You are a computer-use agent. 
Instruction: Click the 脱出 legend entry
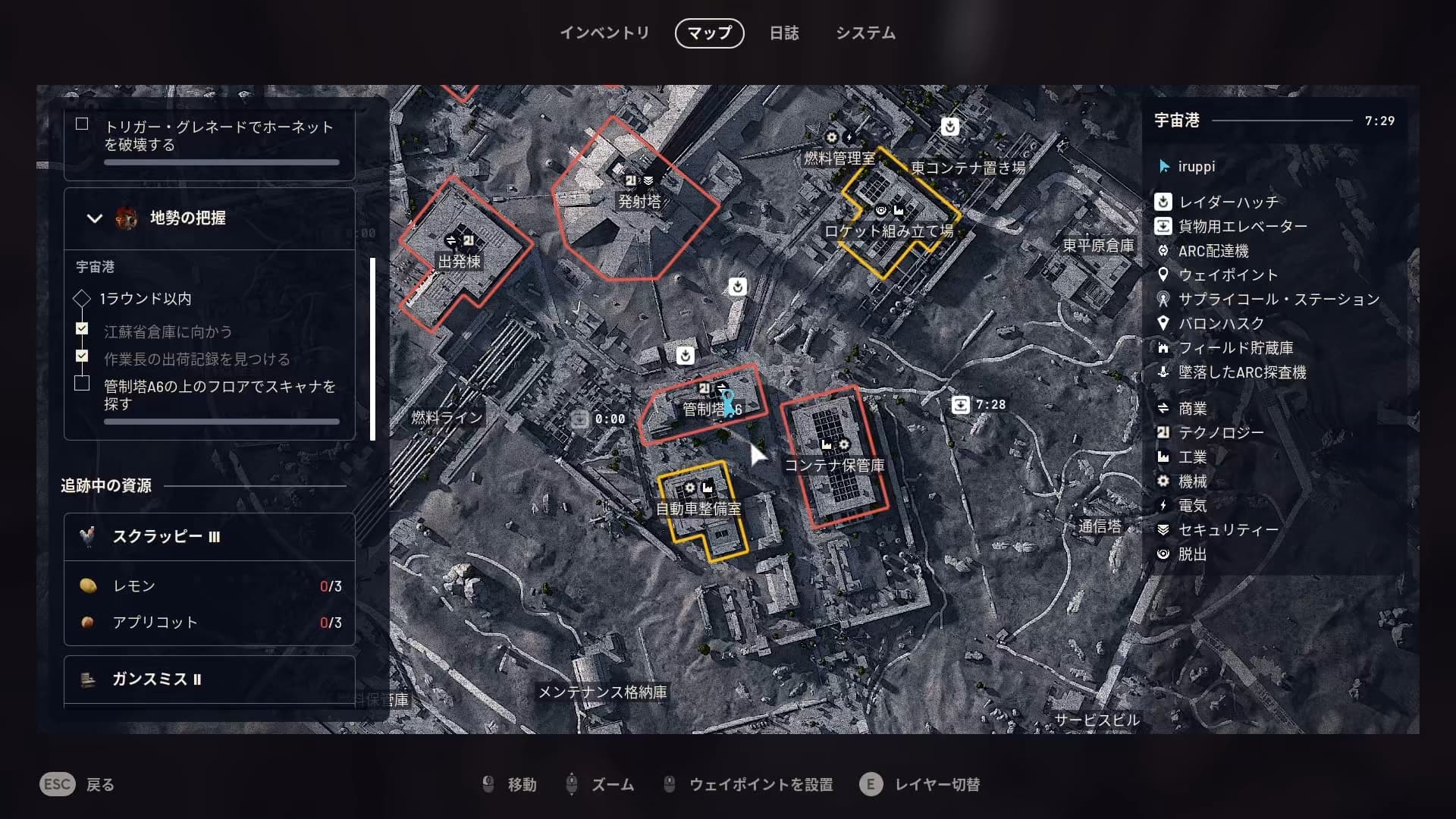(x=1192, y=554)
